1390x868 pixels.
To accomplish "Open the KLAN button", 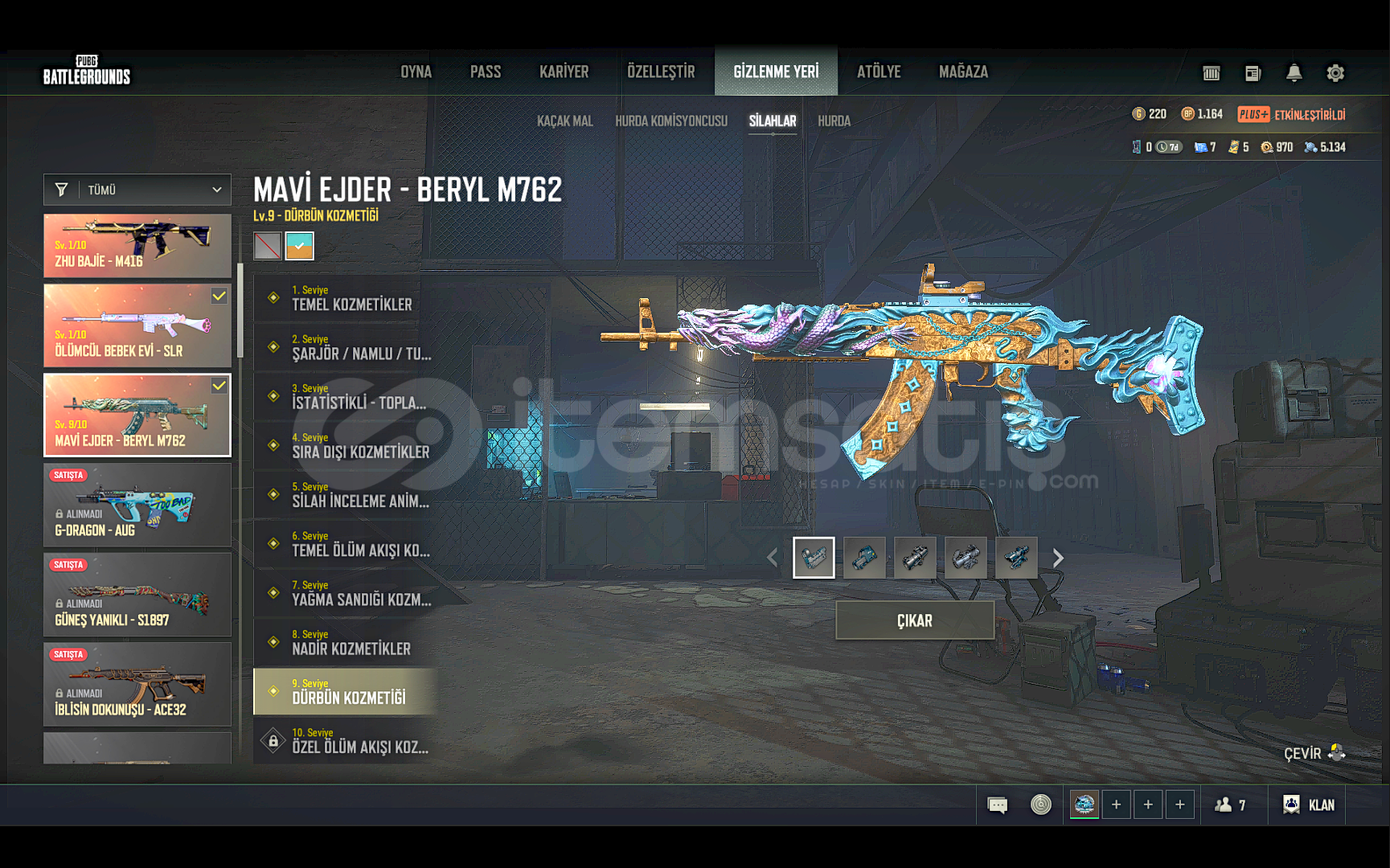I will click(x=1309, y=805).
